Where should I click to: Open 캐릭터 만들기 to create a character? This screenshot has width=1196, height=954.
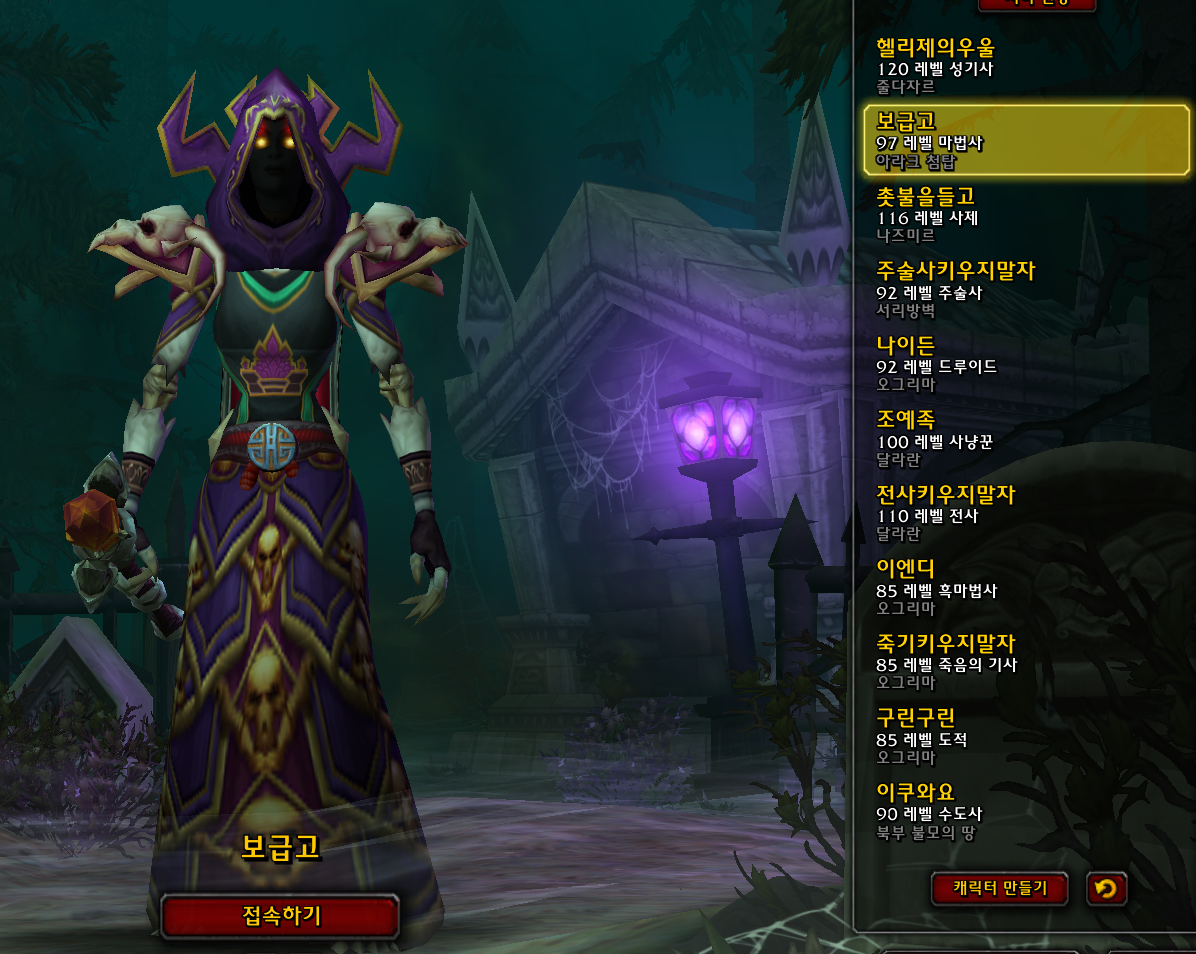tap(999, 888)
